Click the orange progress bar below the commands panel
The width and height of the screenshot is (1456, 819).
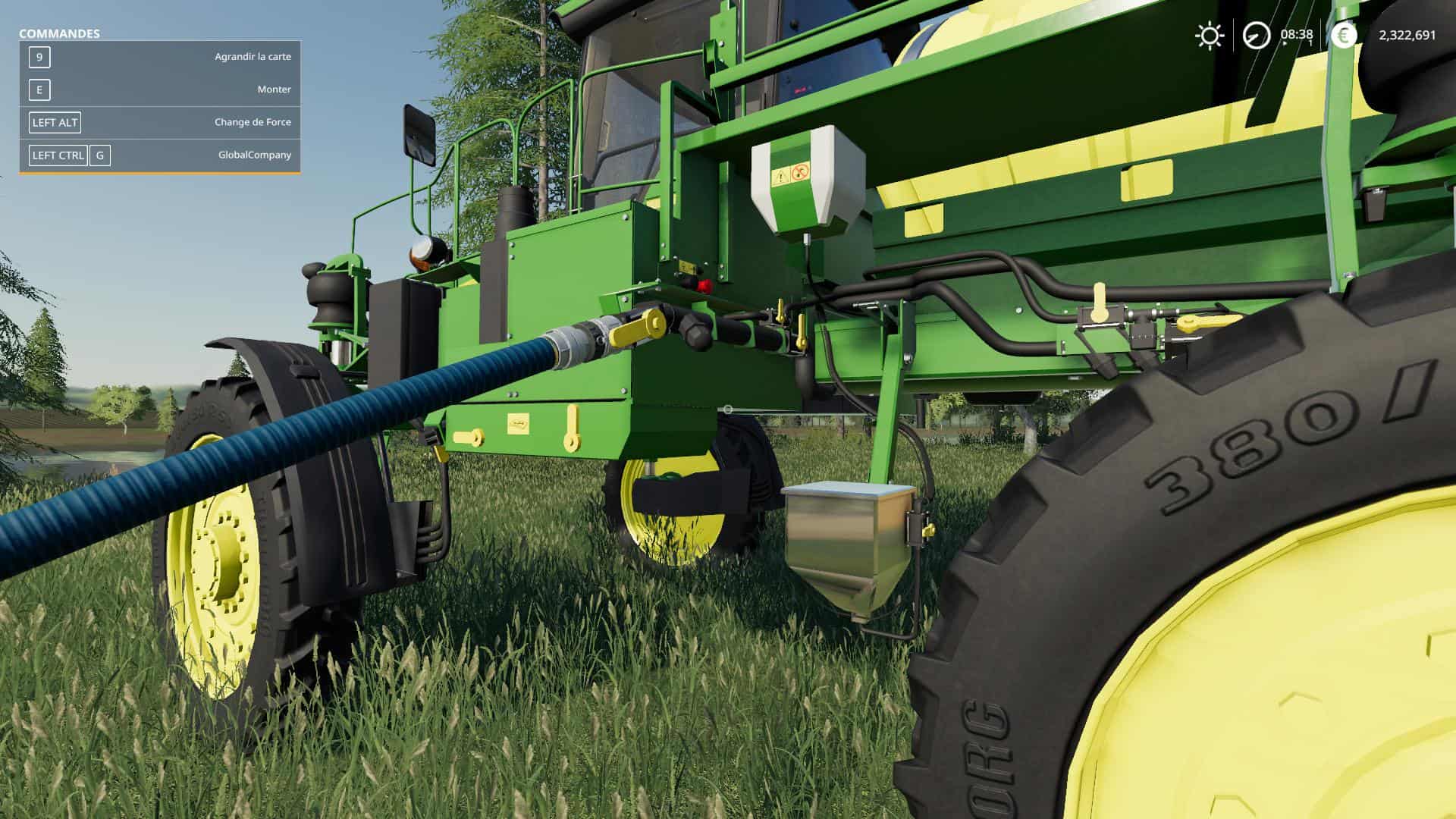point(159,173)
